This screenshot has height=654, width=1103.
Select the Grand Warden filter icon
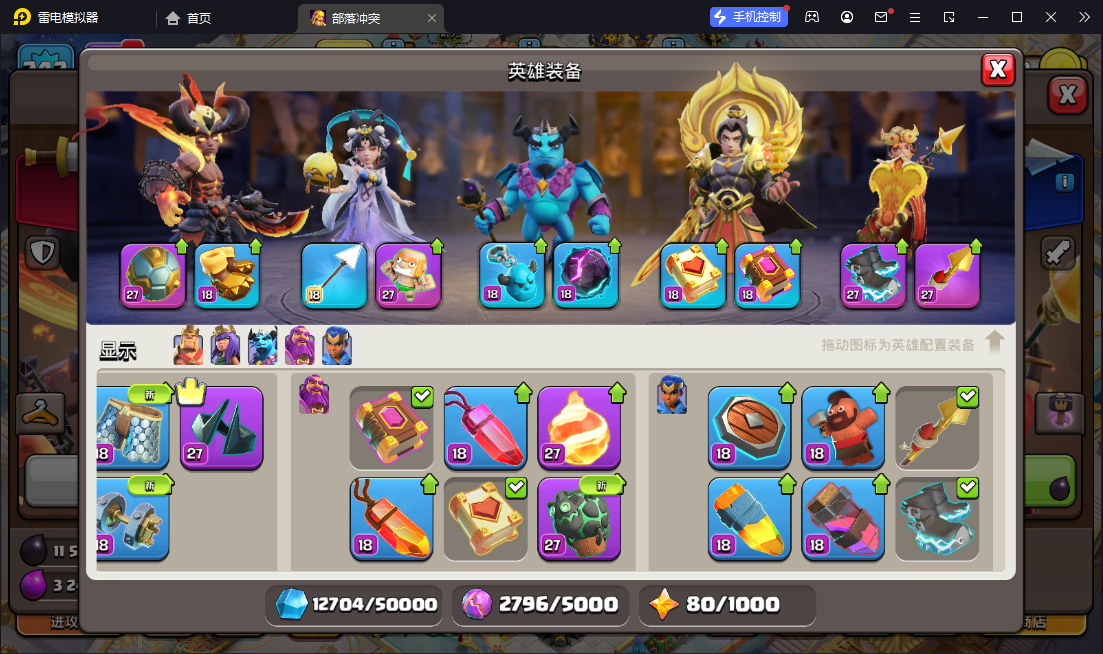[299, 347]
